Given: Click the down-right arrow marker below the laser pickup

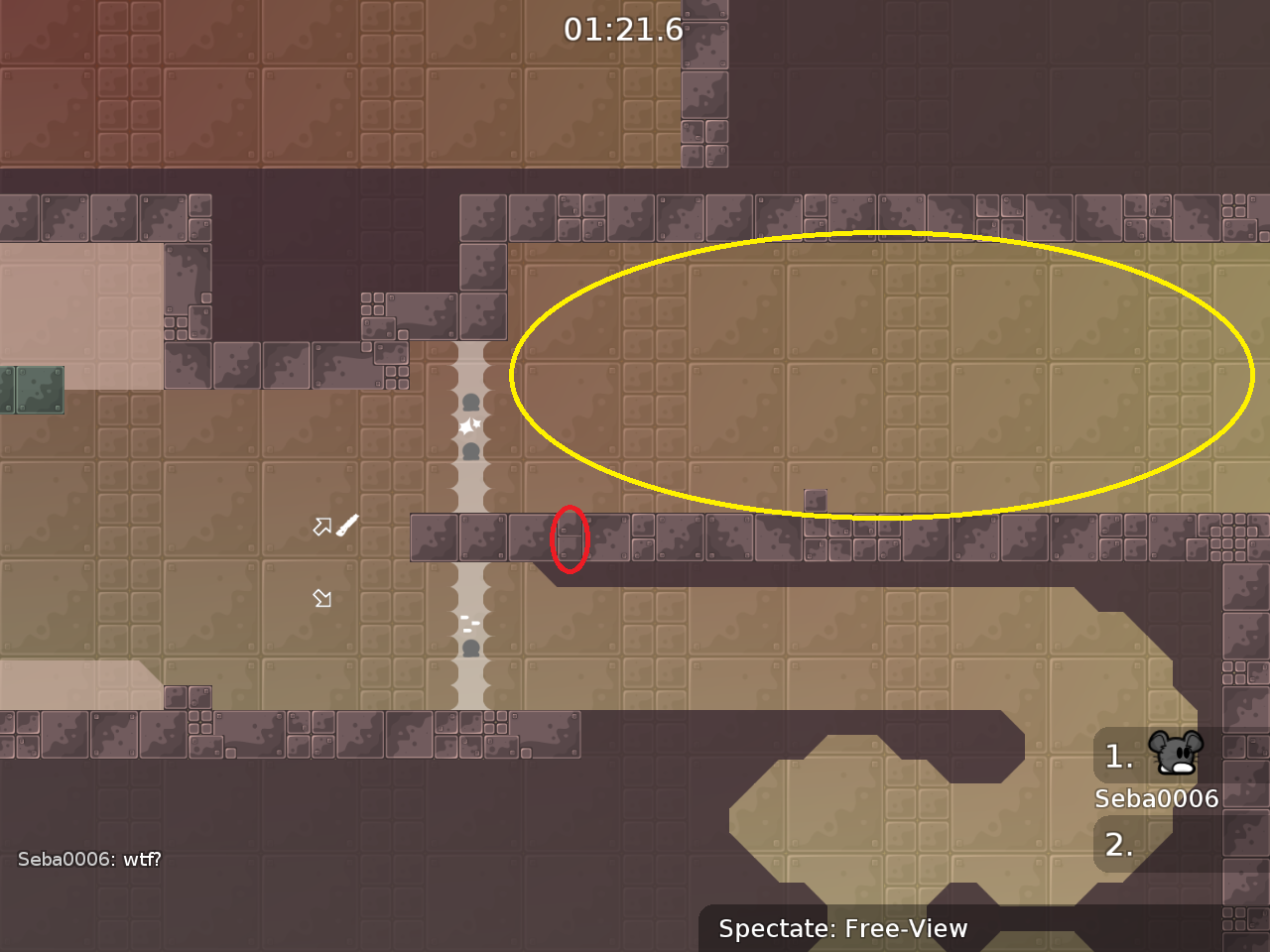Looking at the screenshot, I should (x=321, y=597).
